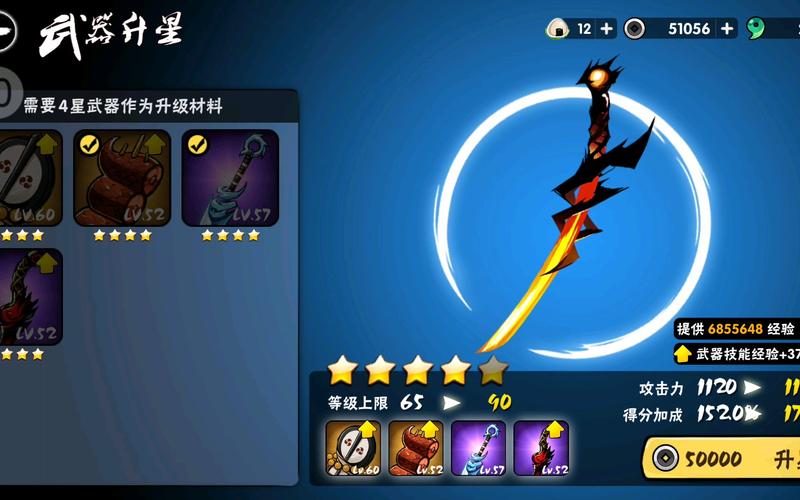This screenshot has height=500, width=800.
Task: Go back using the top-left arrow button
Action: click(x=8, y=33)
